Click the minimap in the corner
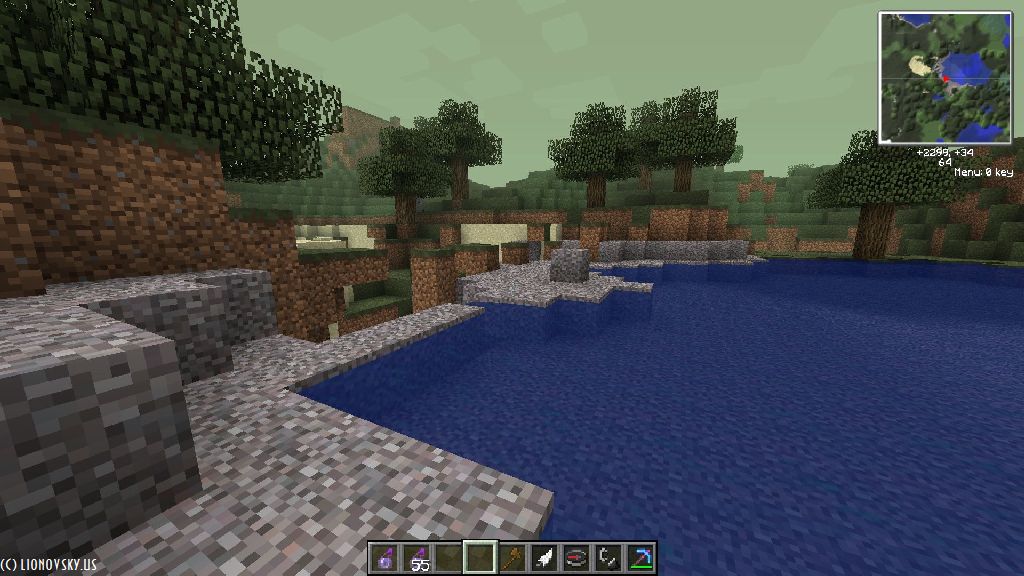The image size is (1024, 576). tap(945, 77)
